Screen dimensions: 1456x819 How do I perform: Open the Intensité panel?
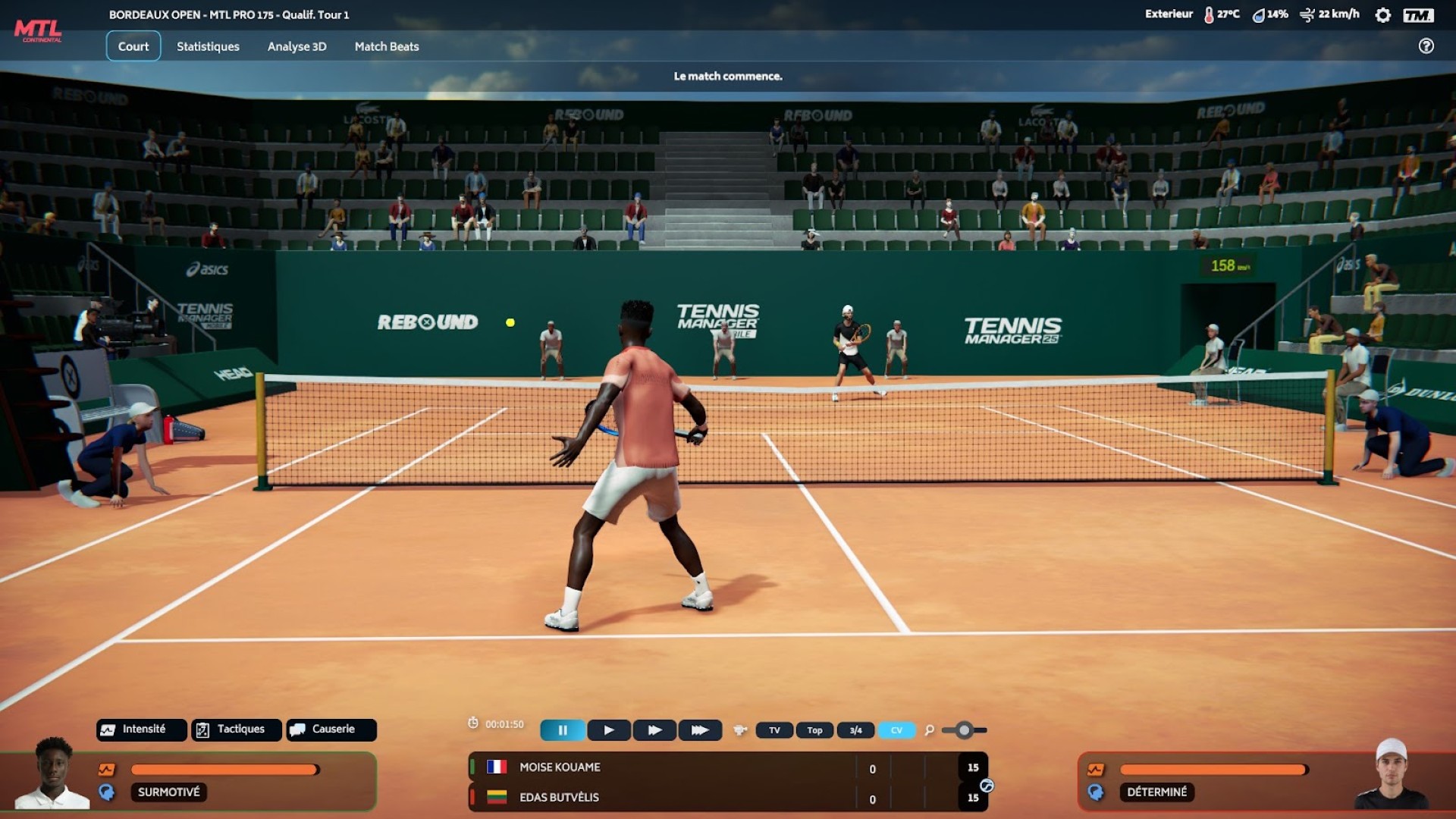click(142, 730)
